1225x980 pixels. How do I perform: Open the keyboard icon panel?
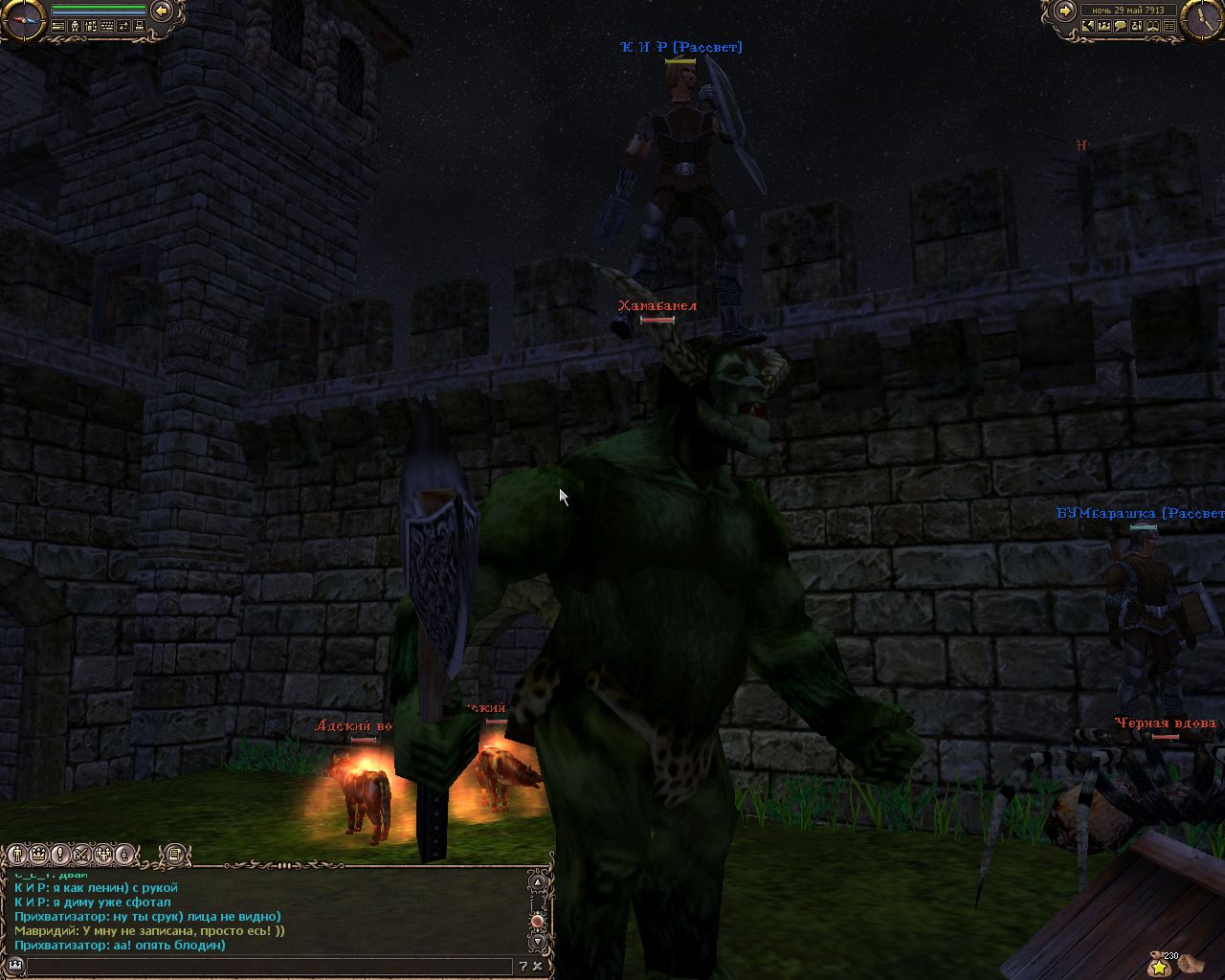(107, 26)
